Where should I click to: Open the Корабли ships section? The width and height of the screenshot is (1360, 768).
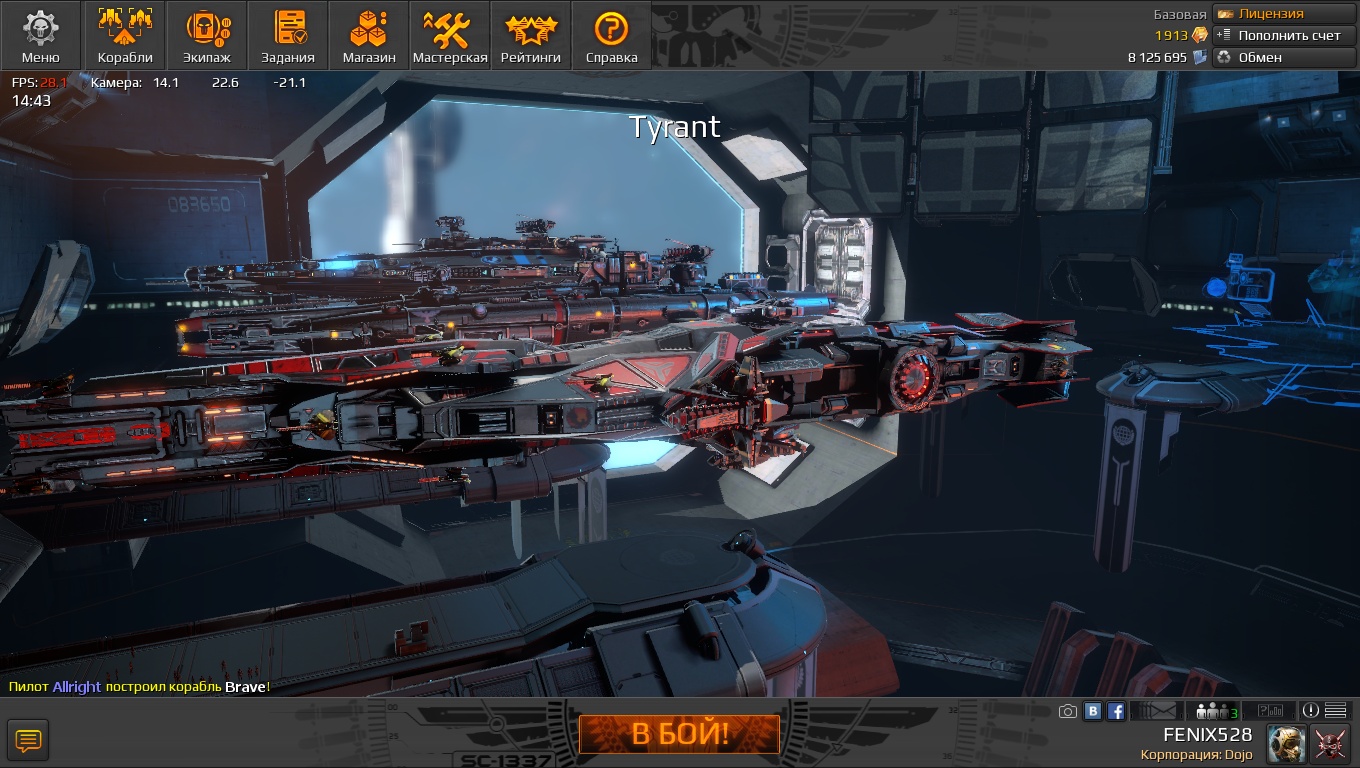125,36
